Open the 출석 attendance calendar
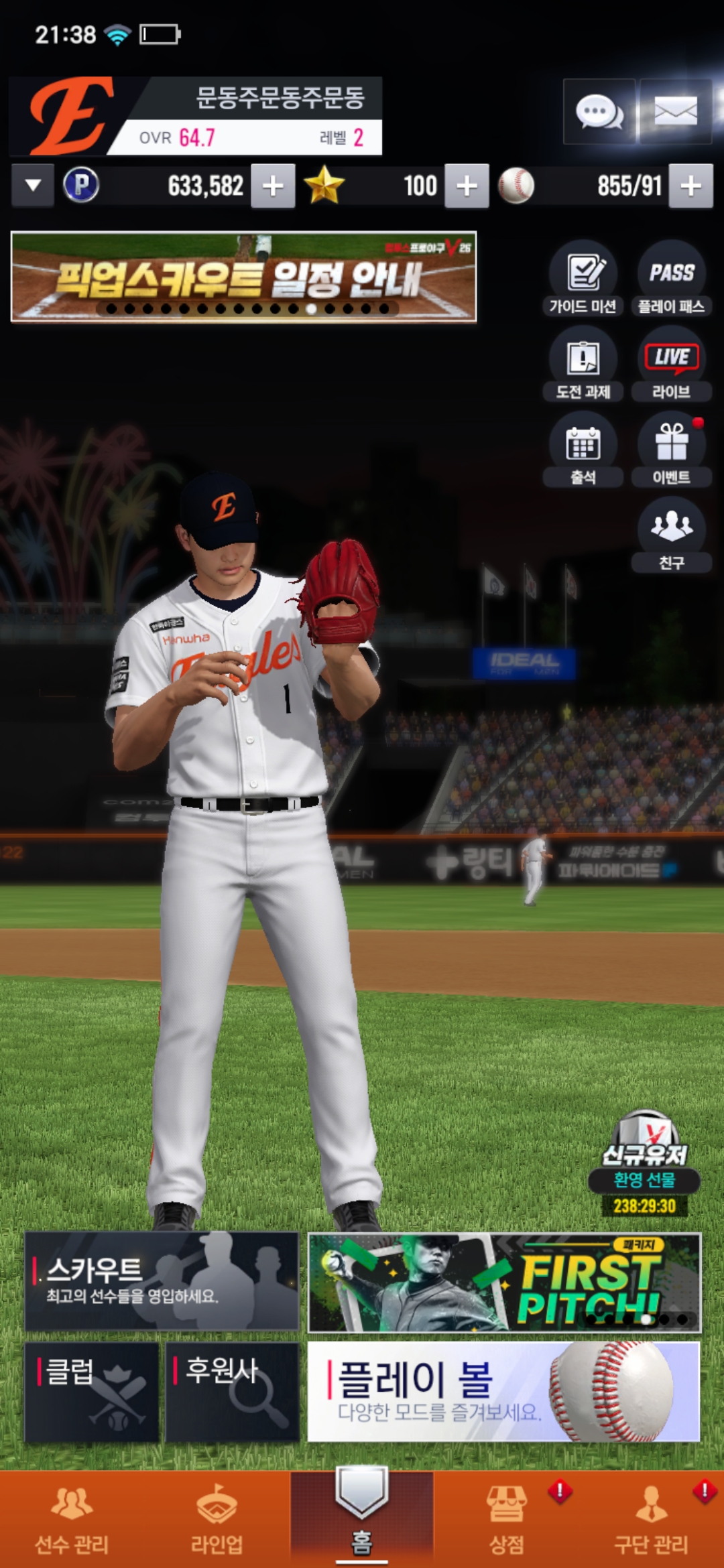The width and height of the screenshot is (724, 1568). 583,450
